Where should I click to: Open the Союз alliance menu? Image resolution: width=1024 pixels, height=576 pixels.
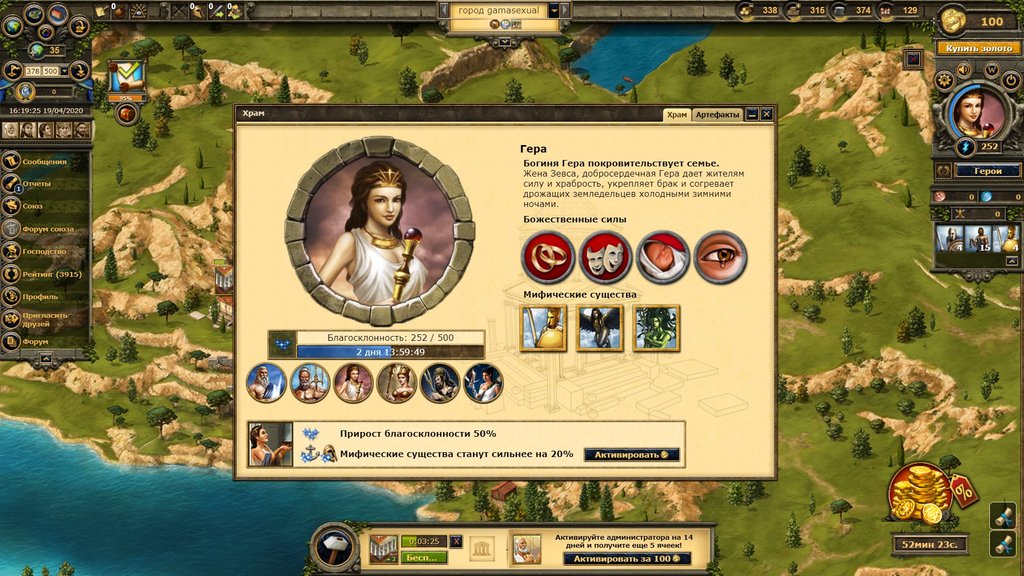[33, 206]
